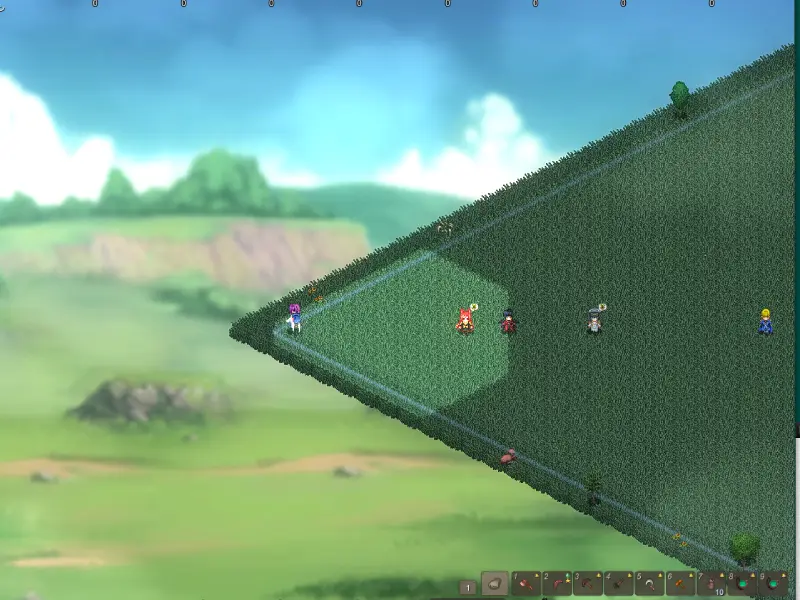Choose the green item in slot 8

pyautogui.click(x=743, y=584)
